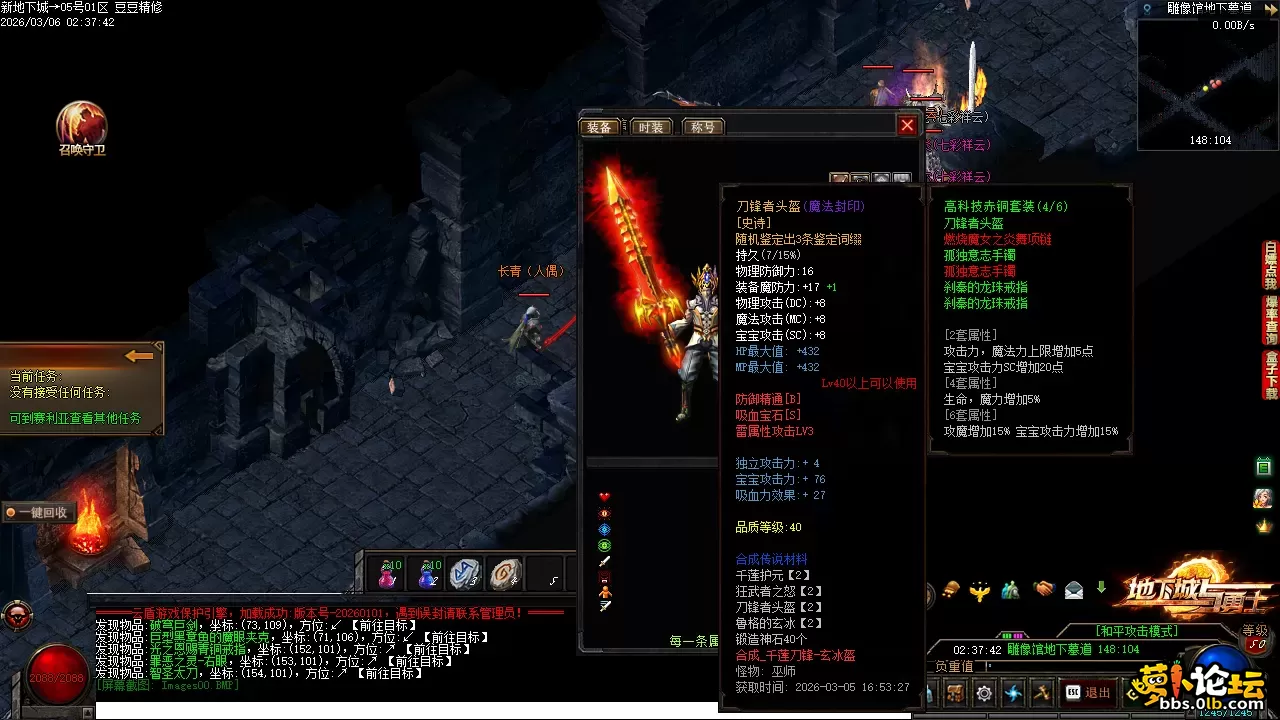Image resolution: width=1280 pixels, height=720 pixels.
Task: Use the orange rune stone in slot 4
Action: click(x=505, y=574)
